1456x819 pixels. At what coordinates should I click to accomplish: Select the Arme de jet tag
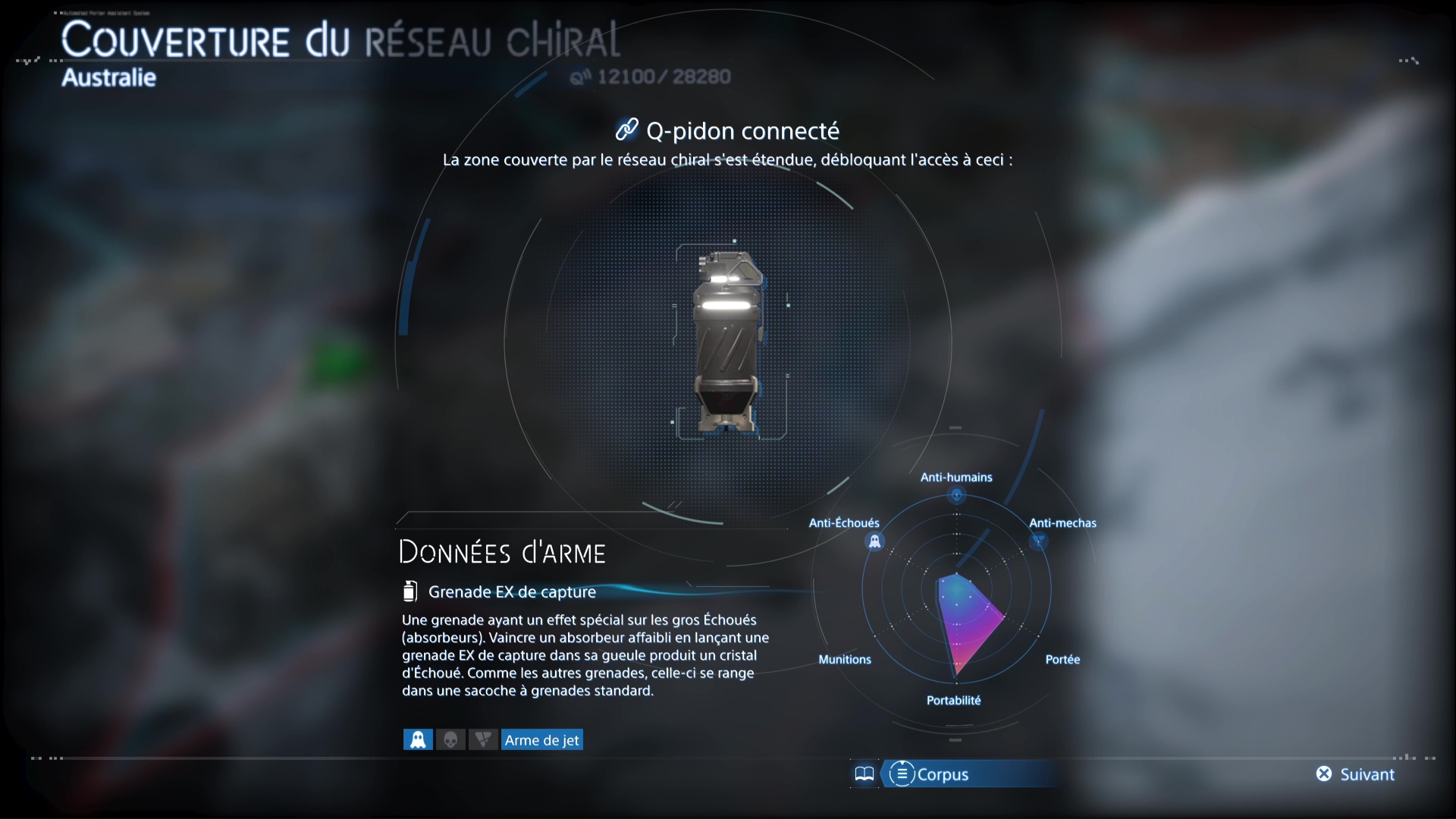coord(541,740)
